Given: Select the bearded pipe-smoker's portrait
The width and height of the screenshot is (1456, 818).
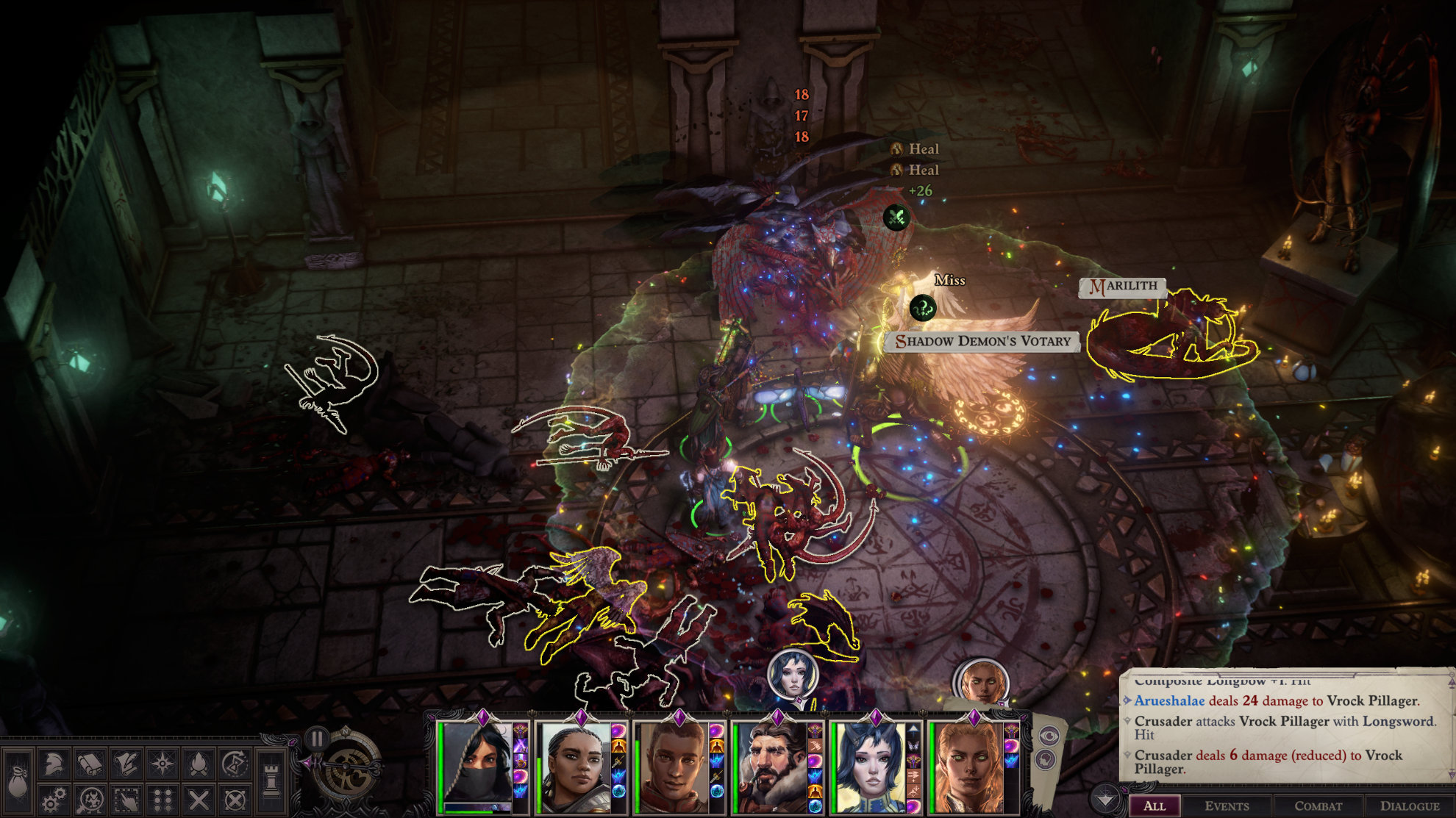Looking at the screenshot, I should (770, 767).
